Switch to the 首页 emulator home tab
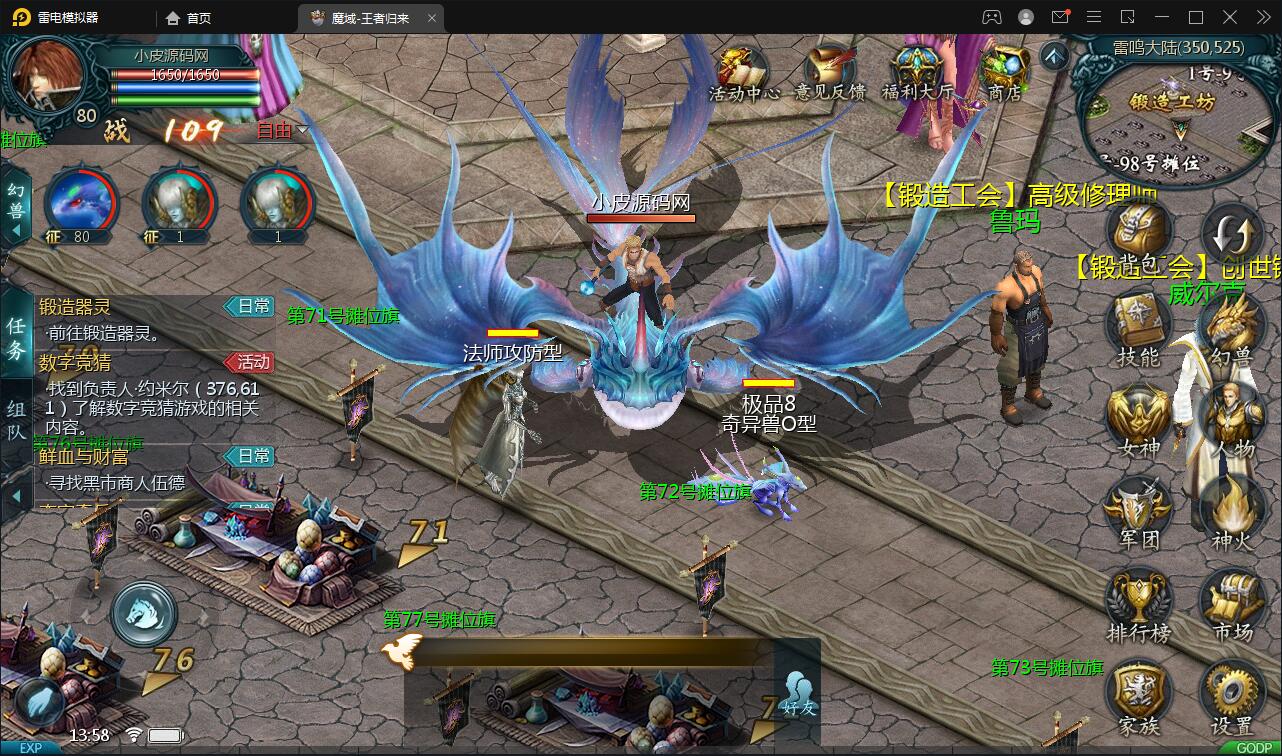This screenshot has height=756, width=1282. [189, 17]
